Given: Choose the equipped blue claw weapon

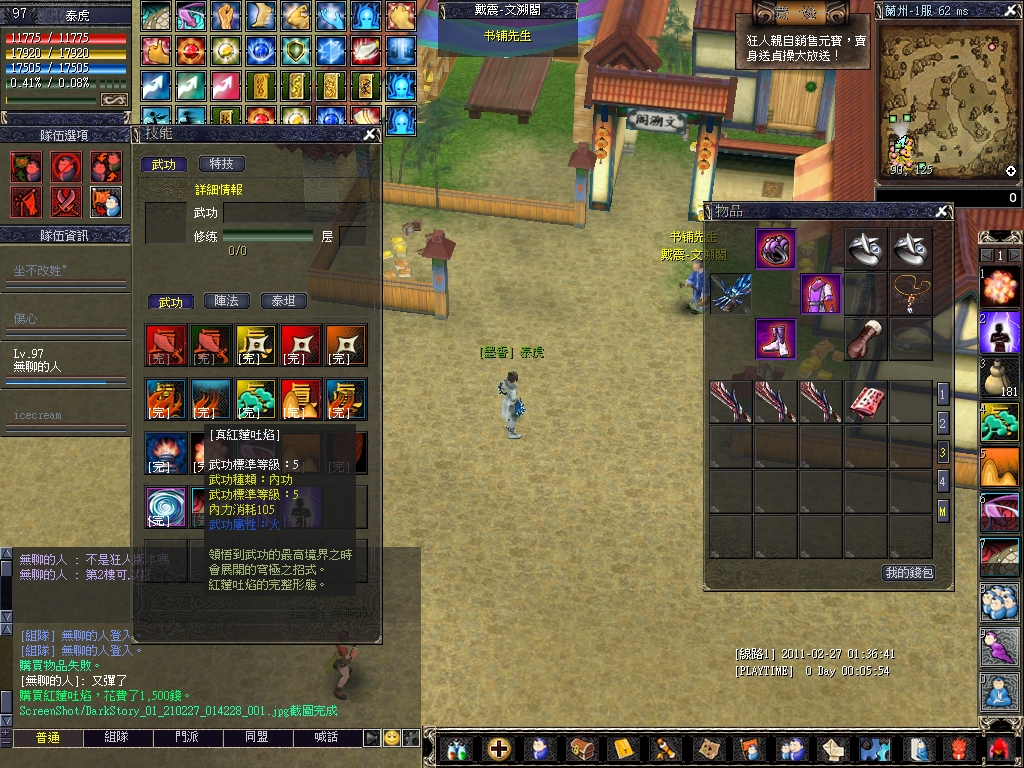Looking at the screenshot, I should click(x=730, y=294).
